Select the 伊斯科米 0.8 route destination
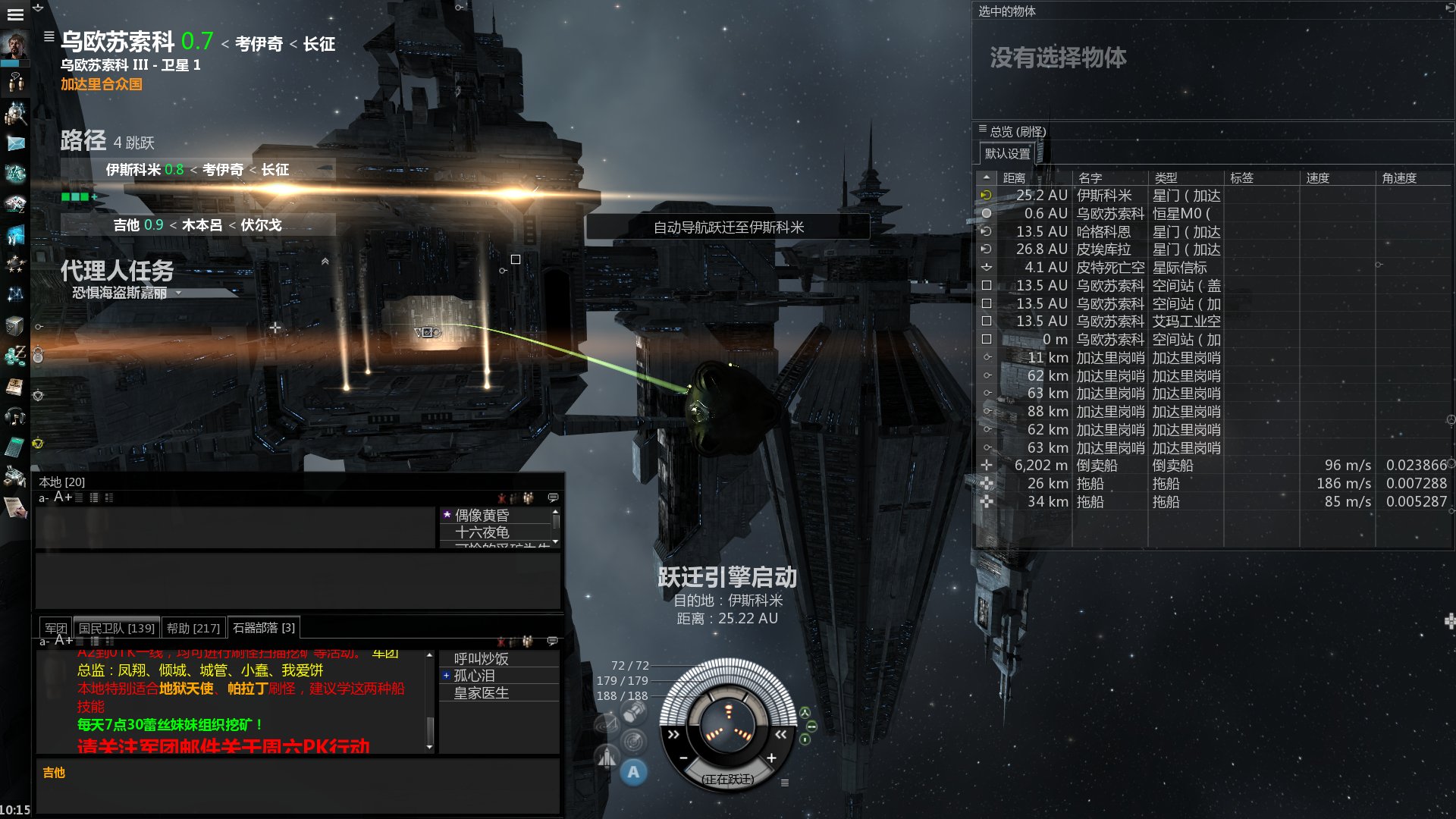The width and height of the screenshot is (1456, 819). (144, 170)
